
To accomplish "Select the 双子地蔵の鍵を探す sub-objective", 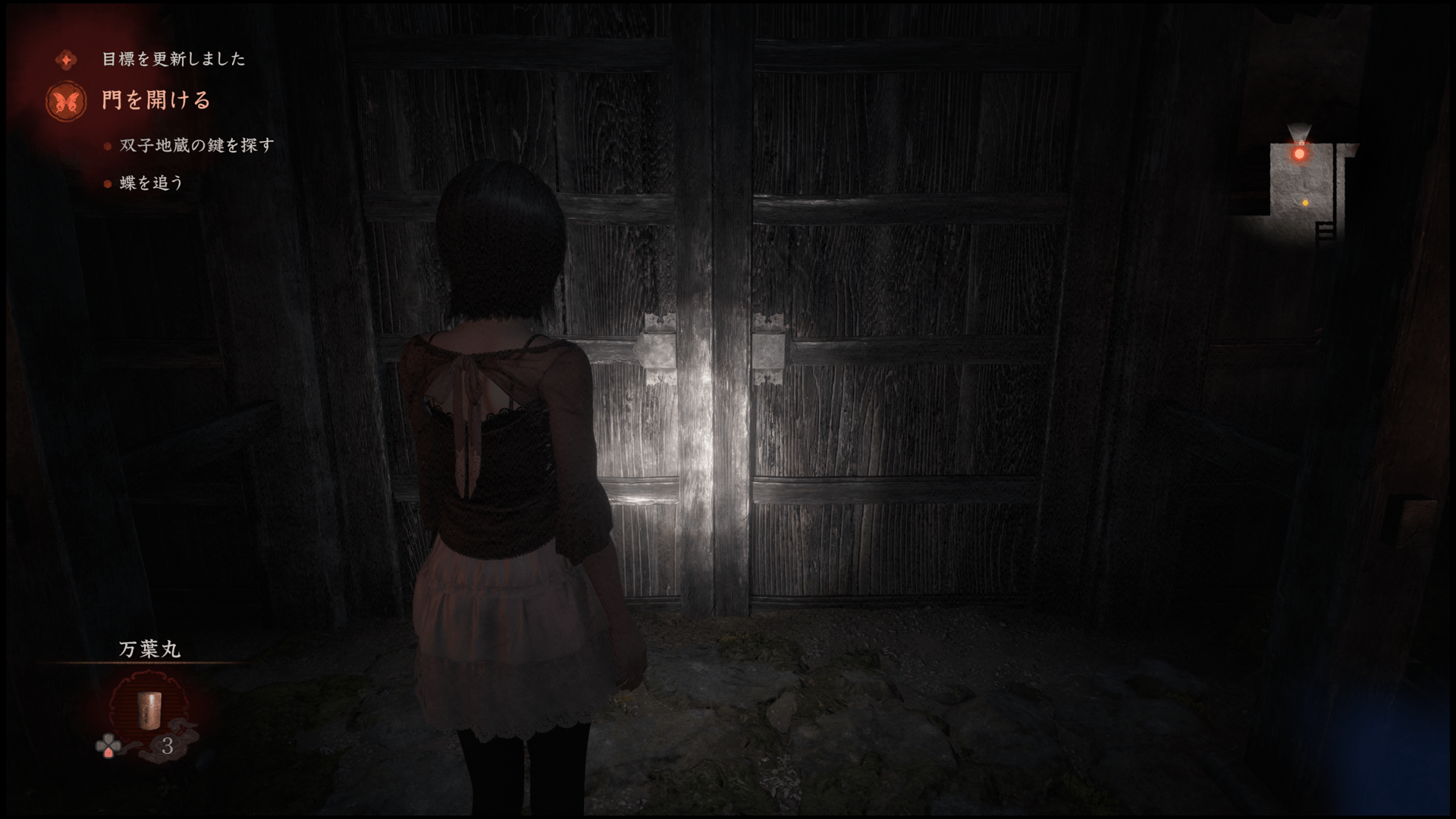I will tap(196, 145).
